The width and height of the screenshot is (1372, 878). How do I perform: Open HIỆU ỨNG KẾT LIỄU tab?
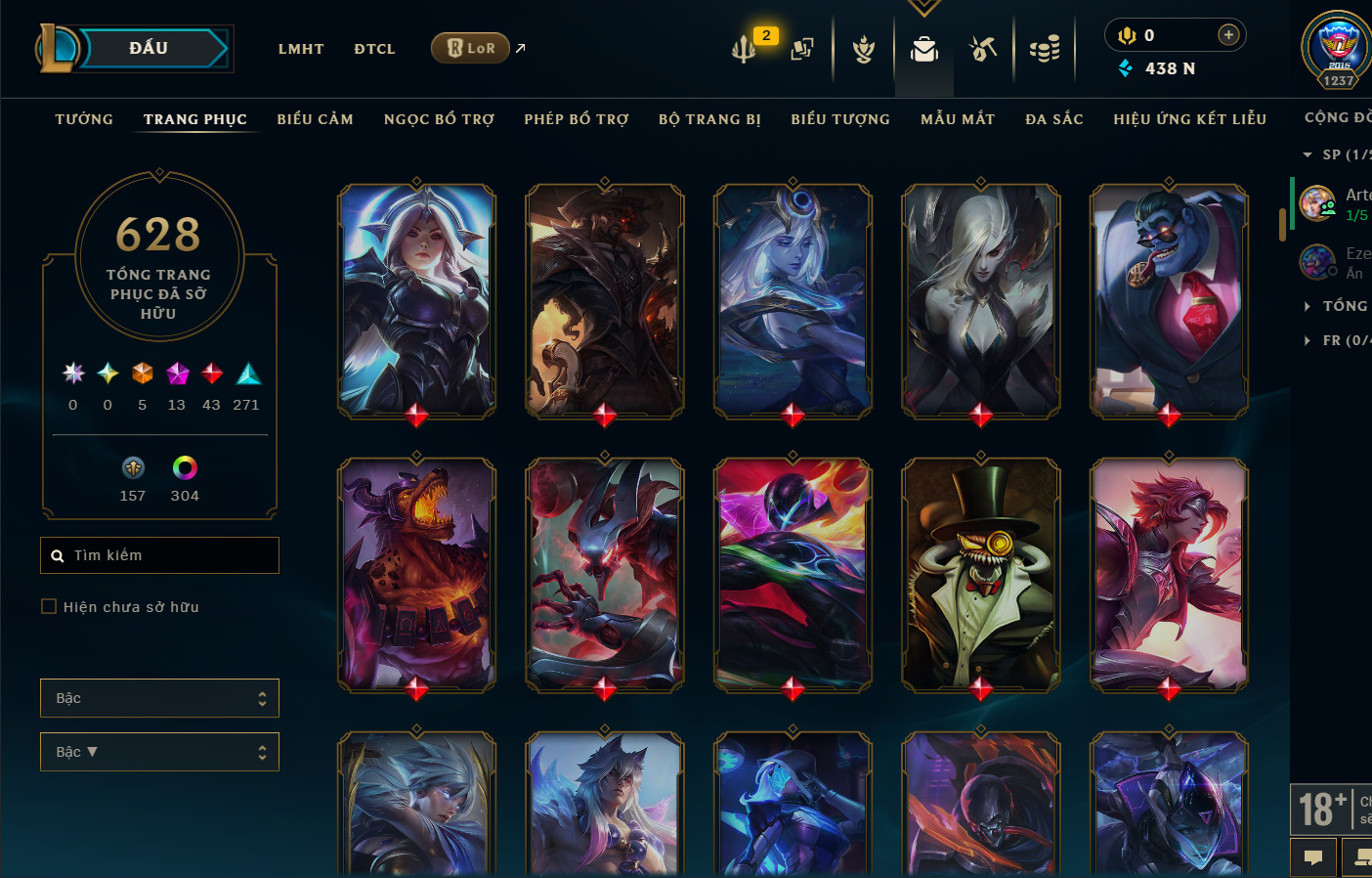[1189, 119]
